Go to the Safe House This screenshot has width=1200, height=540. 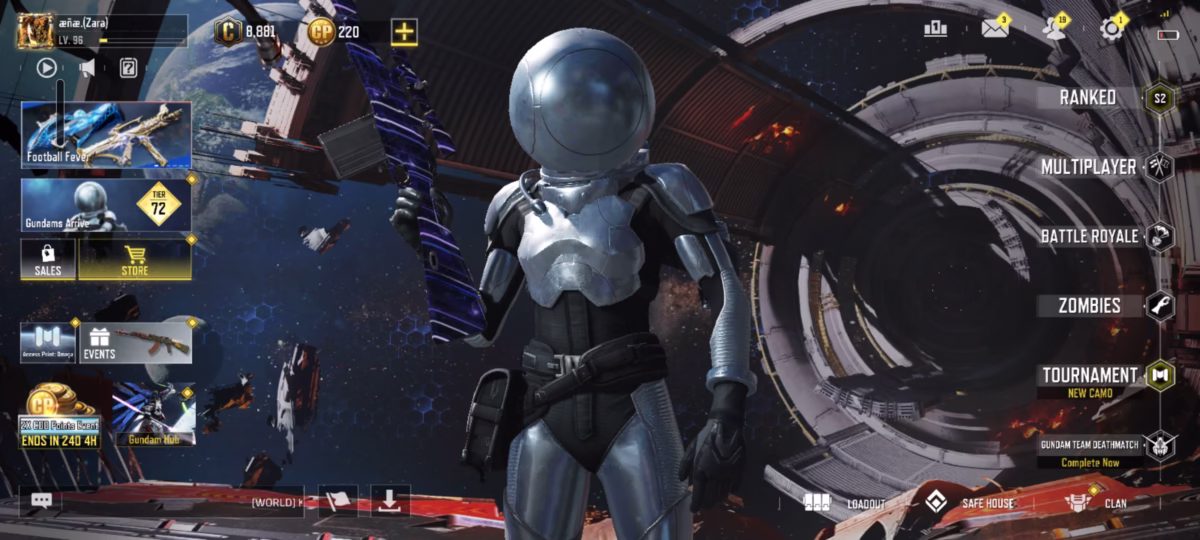click(x=968, y=503)
